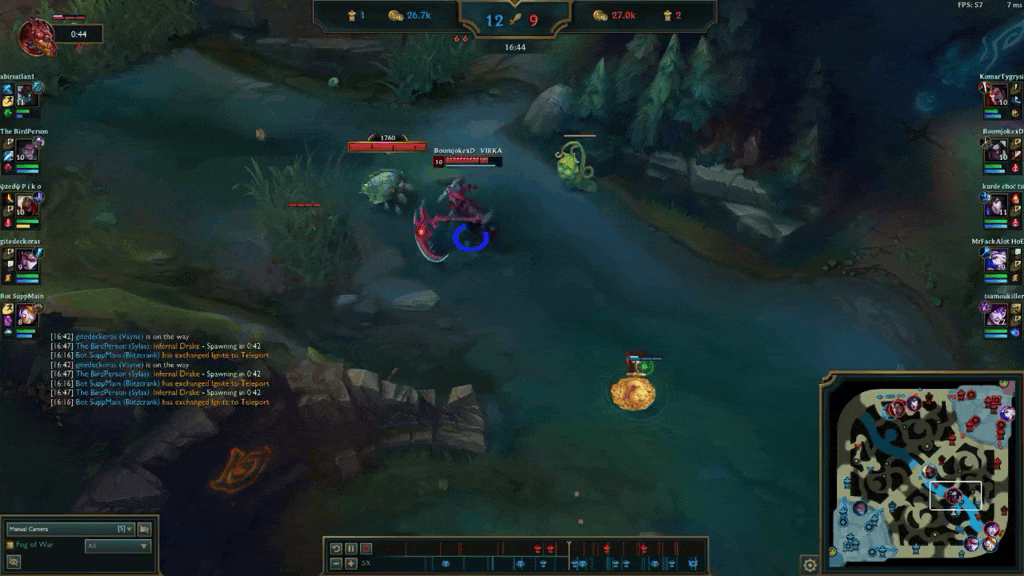Jump to the first red kill marker on the timeline
Screen dimensions: 1024x576
point(538,548)
